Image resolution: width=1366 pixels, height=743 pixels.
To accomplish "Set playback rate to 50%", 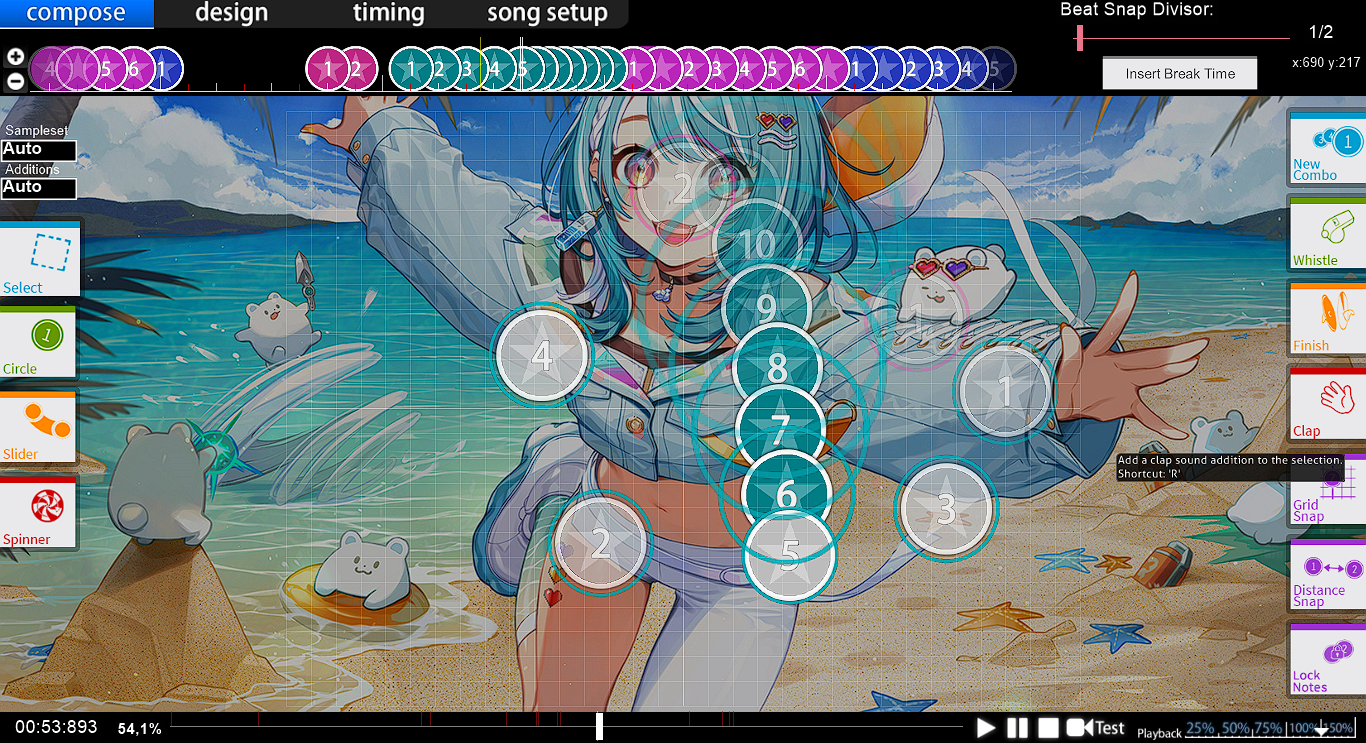I will (x=1236, y=729).
